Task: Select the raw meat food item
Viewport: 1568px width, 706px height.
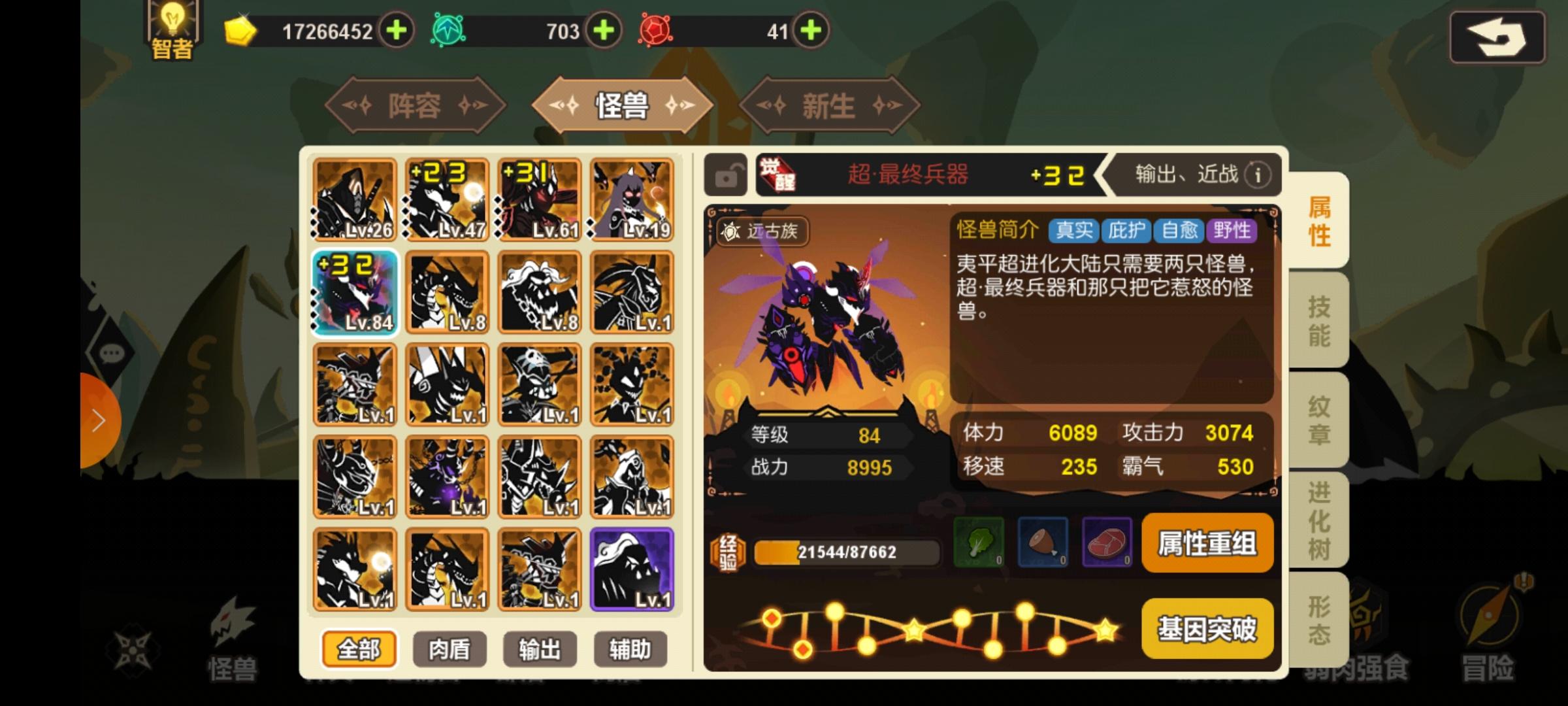Action: click(1107, 543)
